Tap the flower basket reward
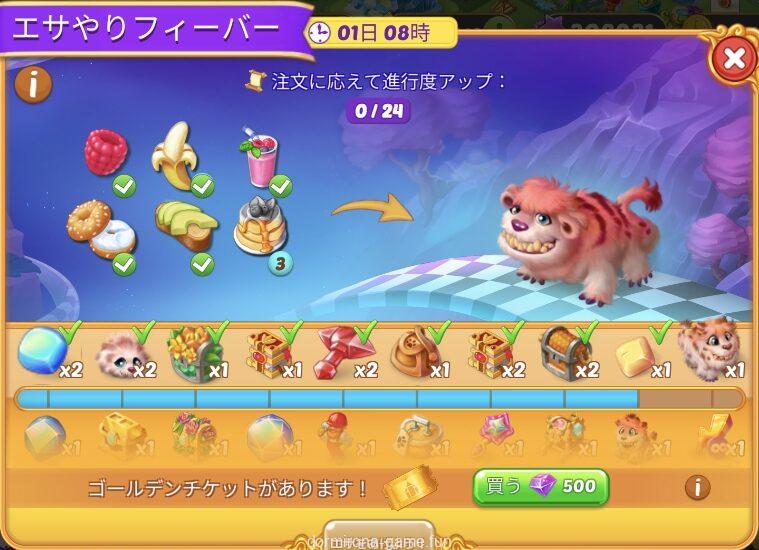The height and width of the screenshot is (550, 759). click(x=193, y=351)
